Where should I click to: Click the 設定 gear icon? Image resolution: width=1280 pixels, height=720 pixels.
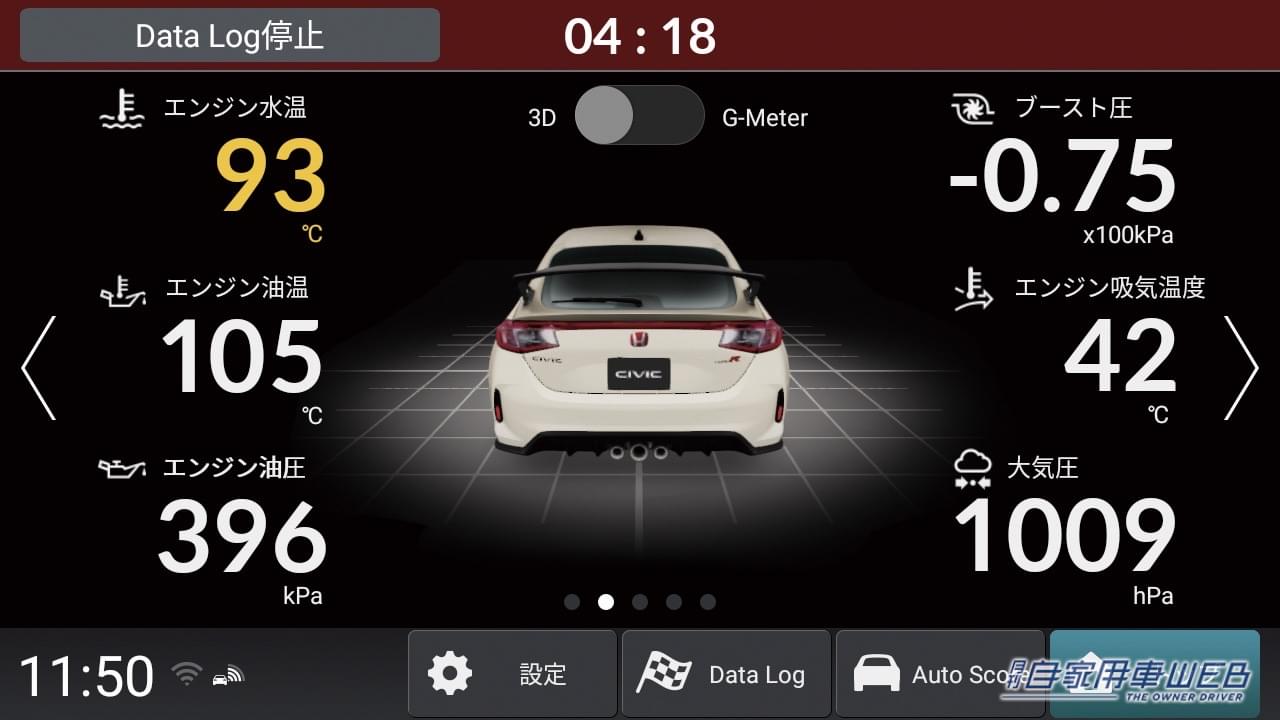(452, 673)
